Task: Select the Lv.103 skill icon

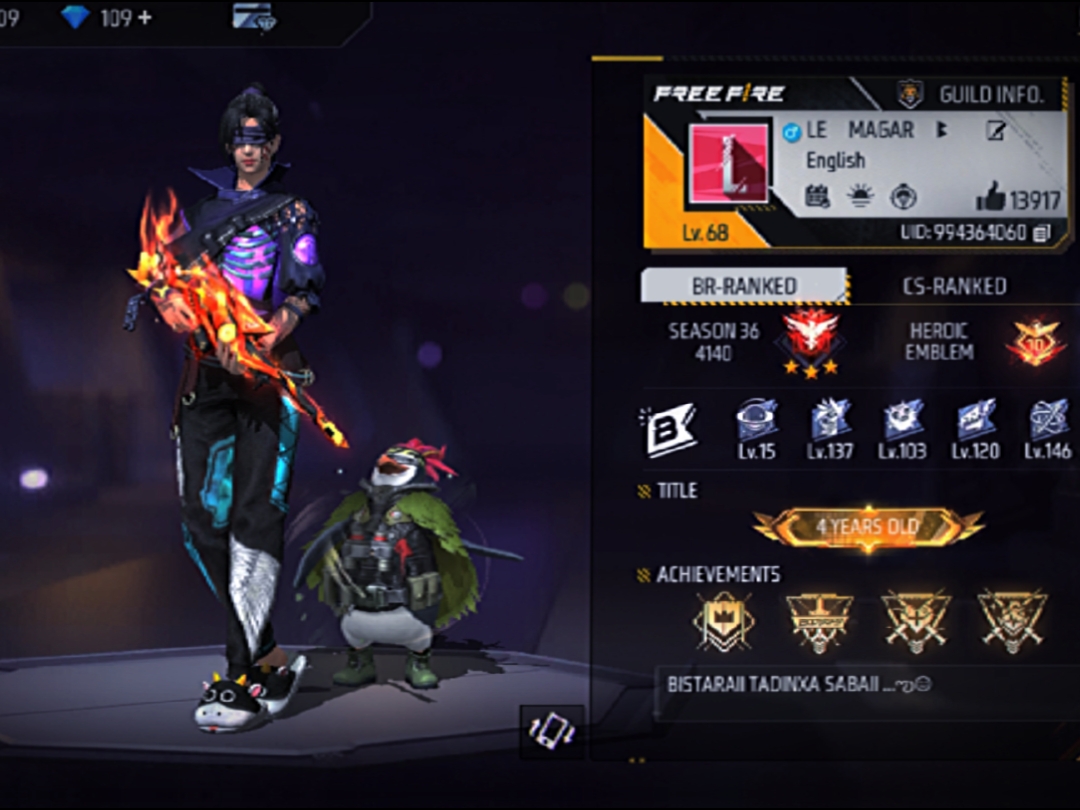Action: point(902,421)
